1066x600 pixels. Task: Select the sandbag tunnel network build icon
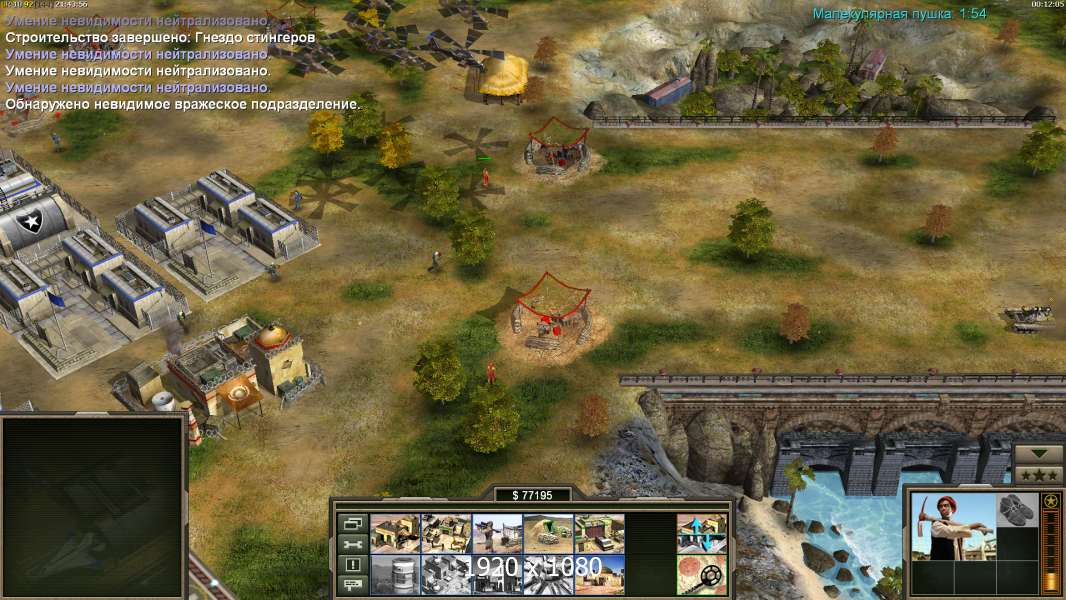click(548, 534)
